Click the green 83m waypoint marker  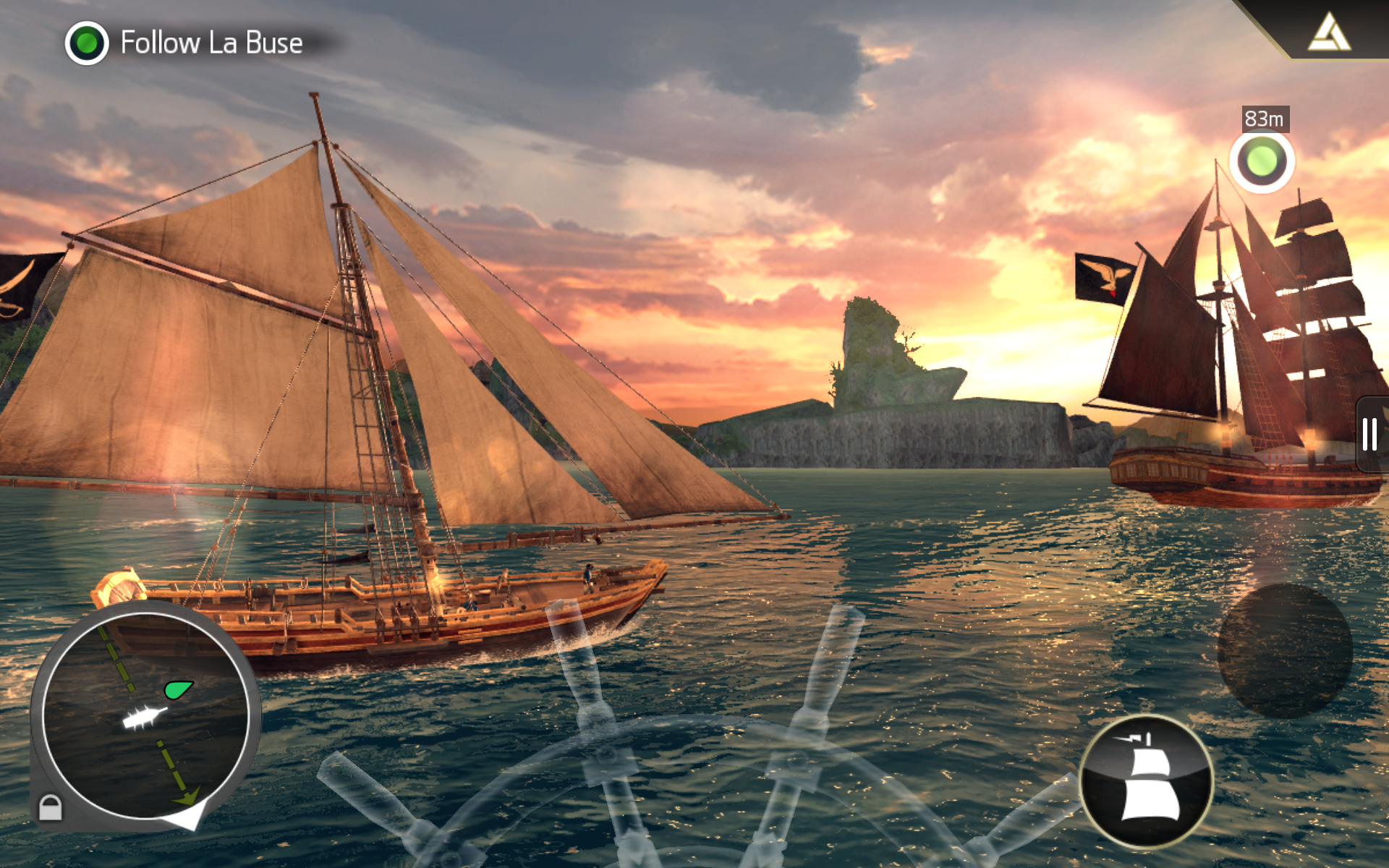click(1262, 161)
